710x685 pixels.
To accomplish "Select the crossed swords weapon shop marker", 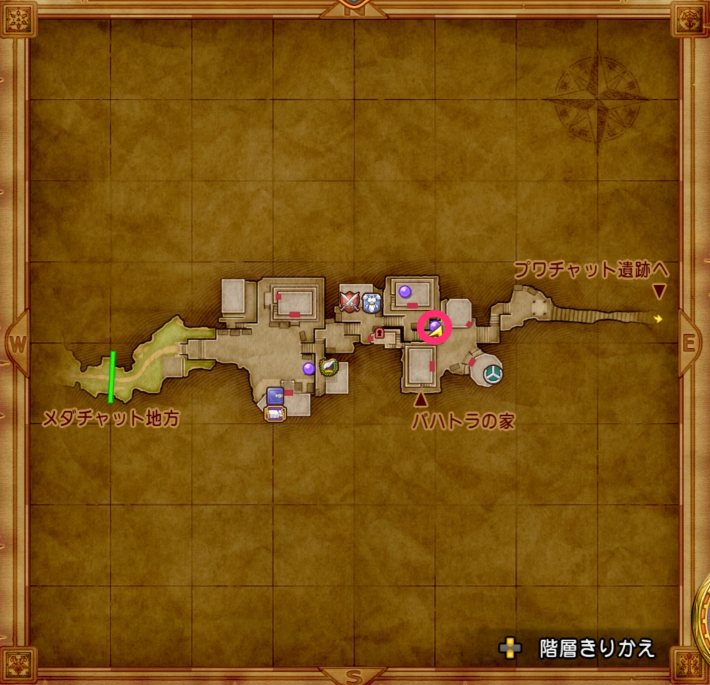I will pyautogui.click(x=350, y=300).
